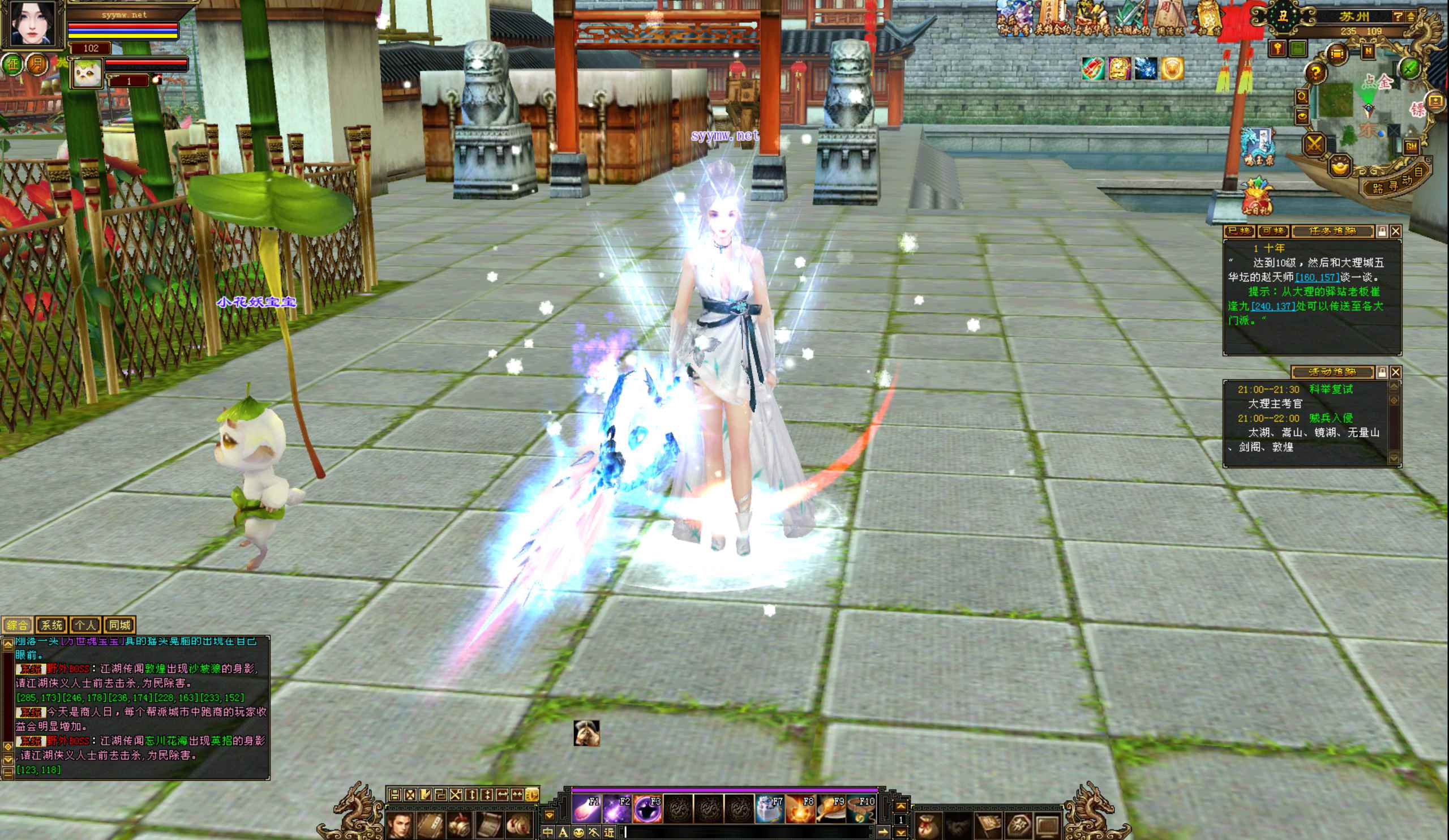1449x840 pixels.
Task: Open the gold ingot shop button
Action: (1340, 168)
